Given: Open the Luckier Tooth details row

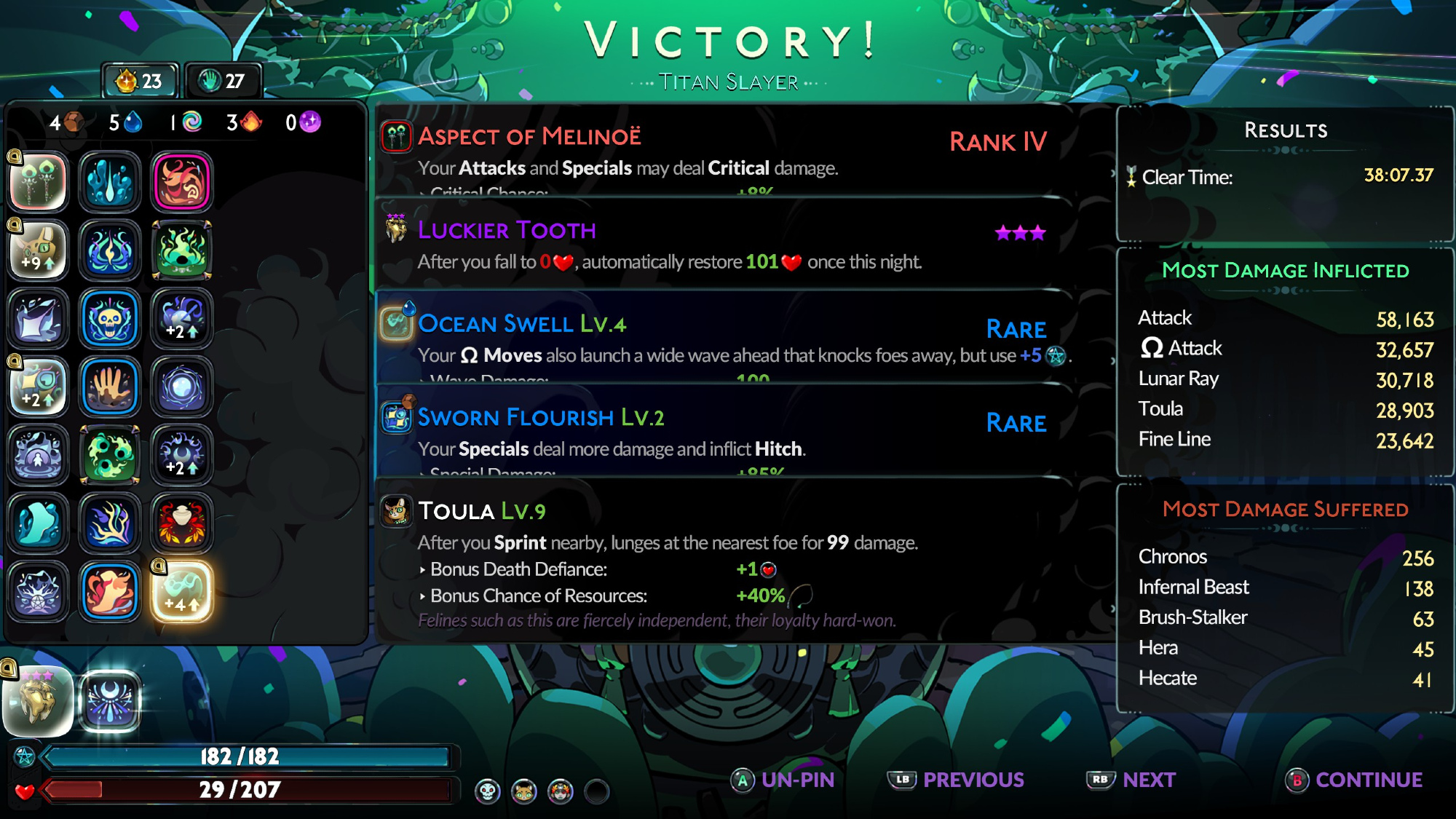Looking at the screenshot, I should [724, 244].
